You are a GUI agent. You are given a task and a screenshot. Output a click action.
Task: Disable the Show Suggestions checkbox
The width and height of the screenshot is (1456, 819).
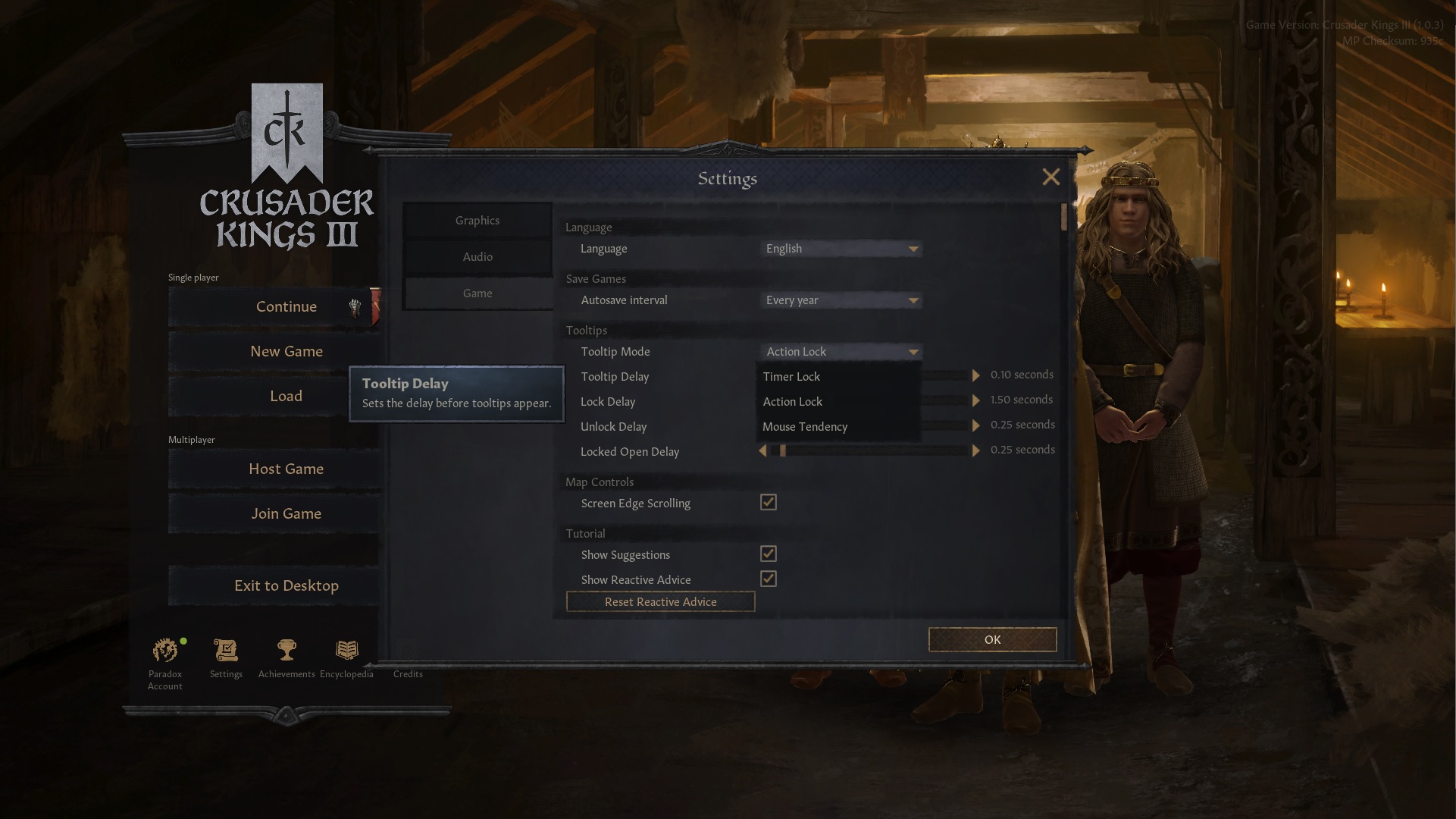768,554
